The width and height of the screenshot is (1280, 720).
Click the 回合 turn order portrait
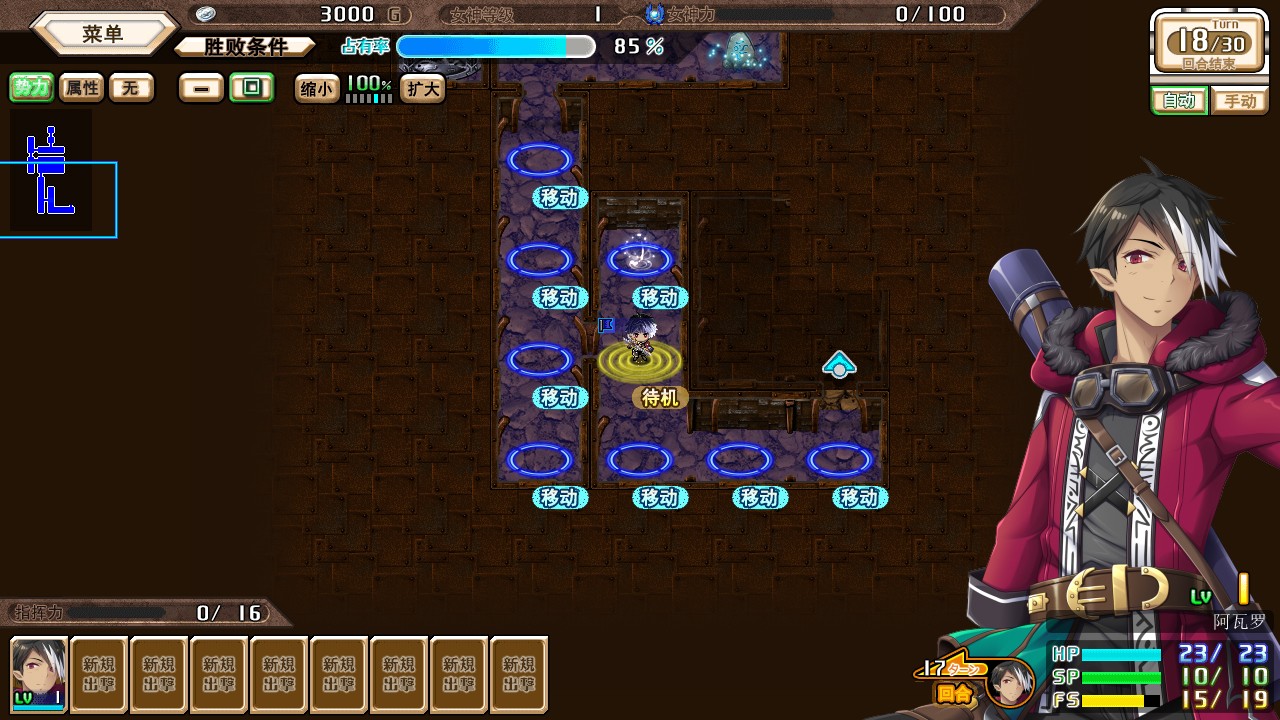point(1008,682)
